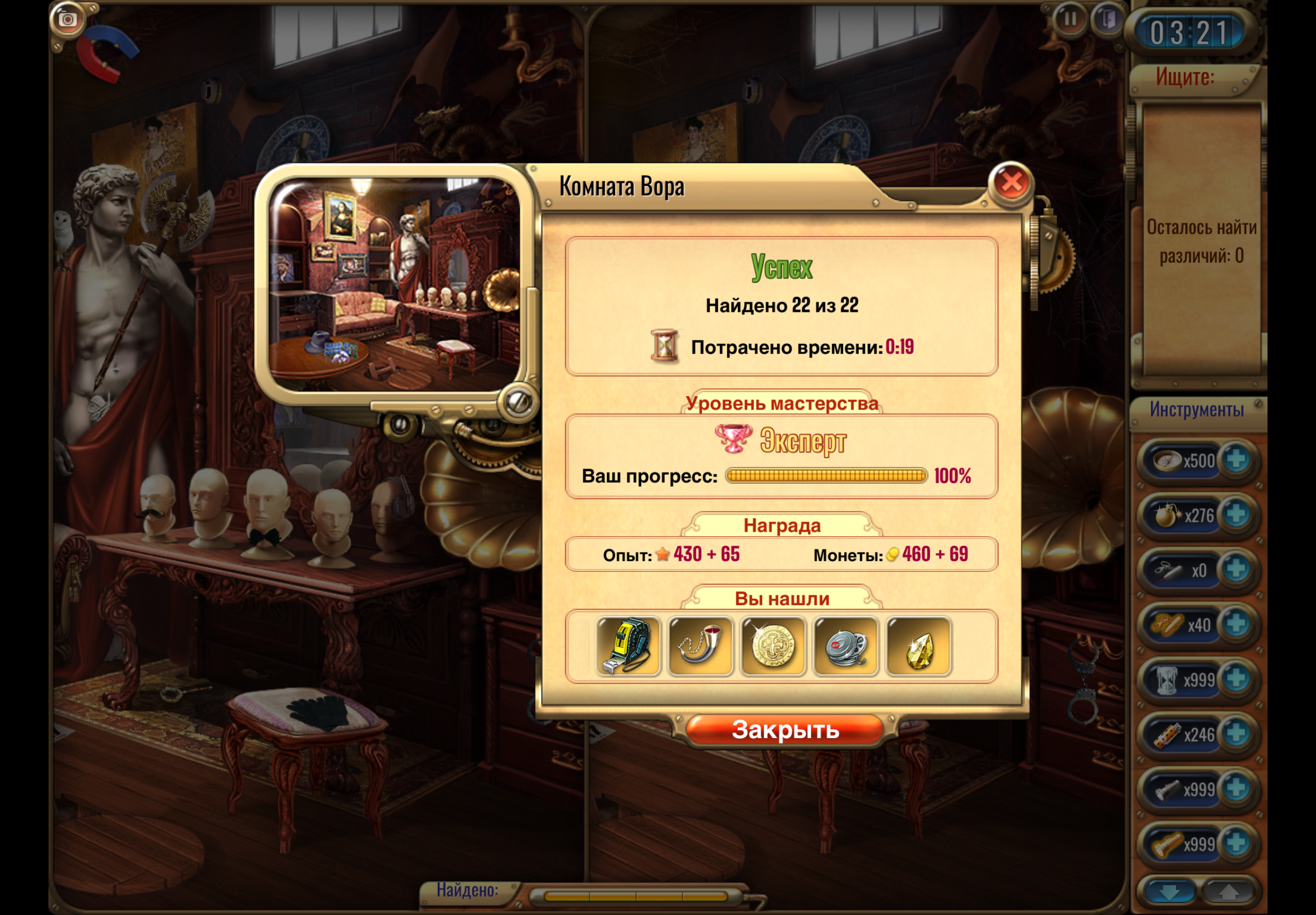Screen dimensions: 1316x915
Task: Use the hourglass tool
Action: 1167,680
